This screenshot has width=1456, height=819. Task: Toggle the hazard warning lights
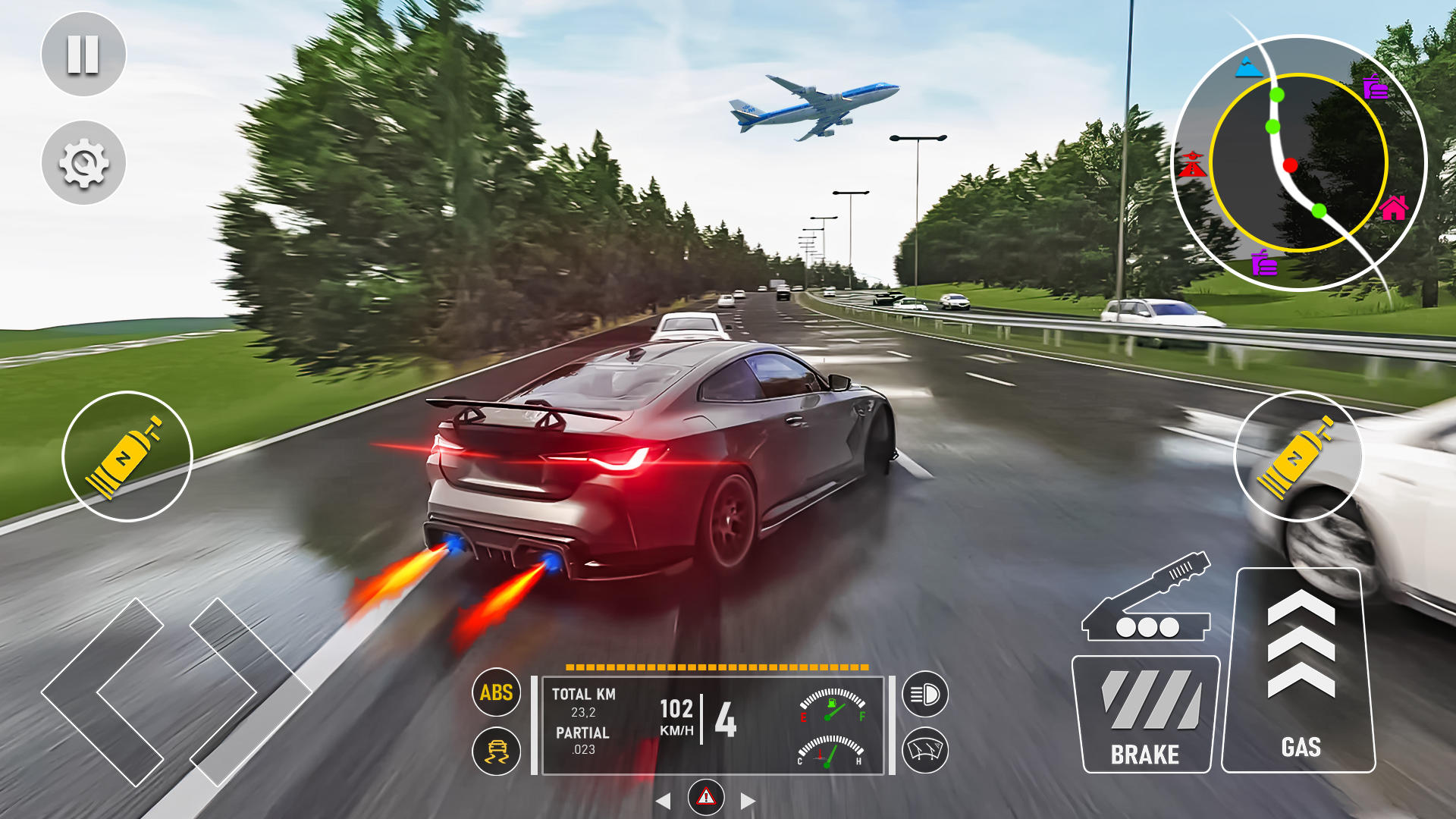[x=706, y=797]
